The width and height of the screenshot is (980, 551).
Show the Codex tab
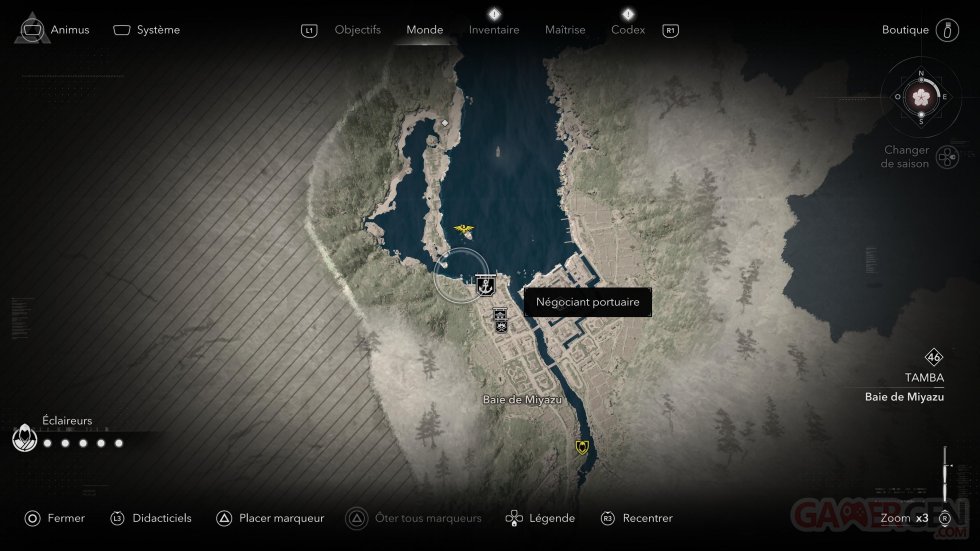pyautogui.click(x=628, y=30)
